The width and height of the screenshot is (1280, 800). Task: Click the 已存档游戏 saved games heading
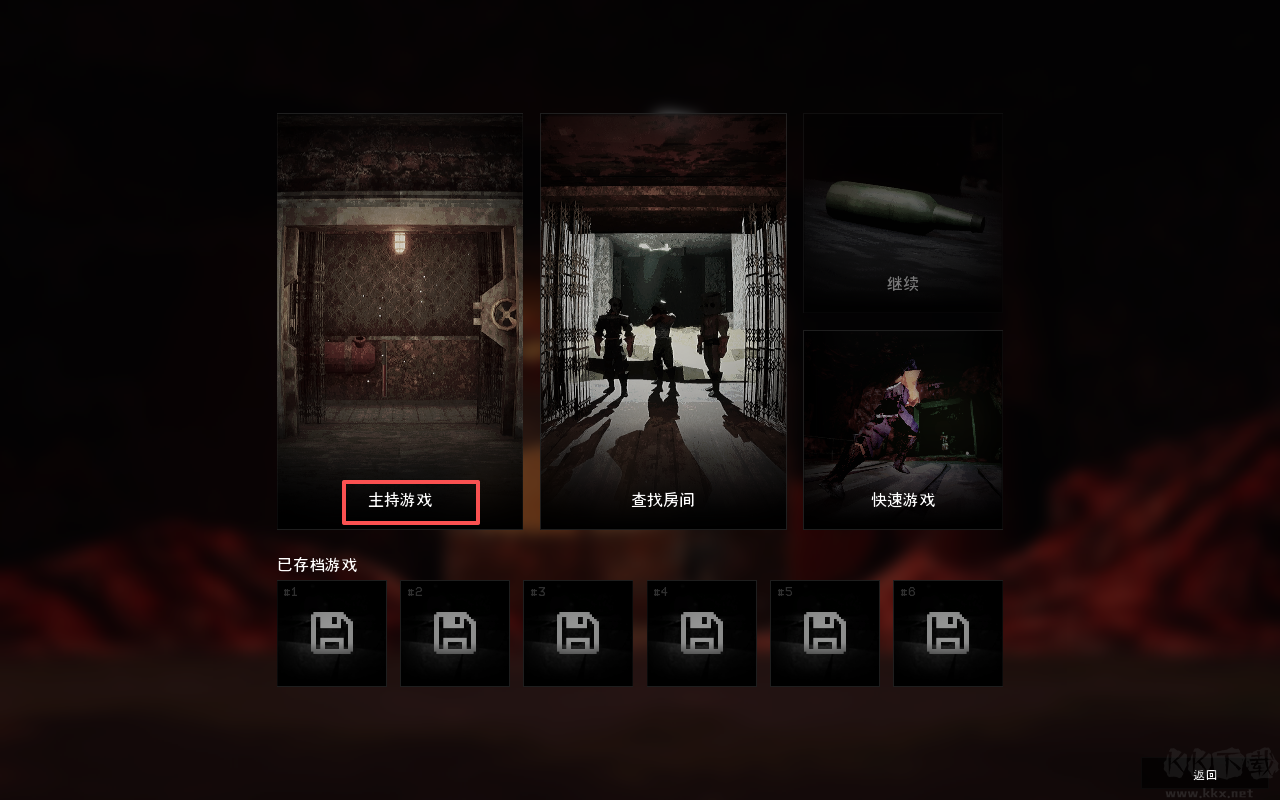coord(314,564)
